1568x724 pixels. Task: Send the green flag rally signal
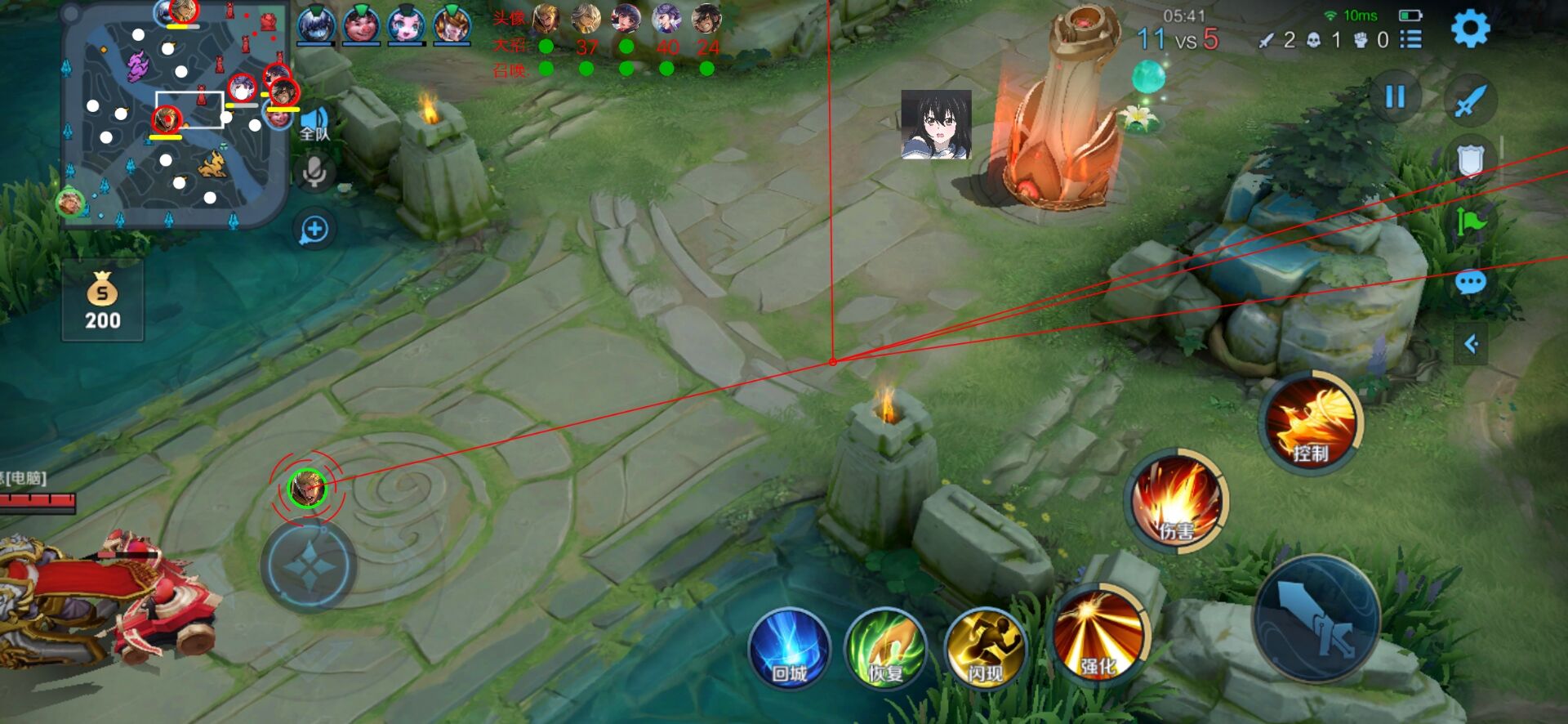point(1470,221)
